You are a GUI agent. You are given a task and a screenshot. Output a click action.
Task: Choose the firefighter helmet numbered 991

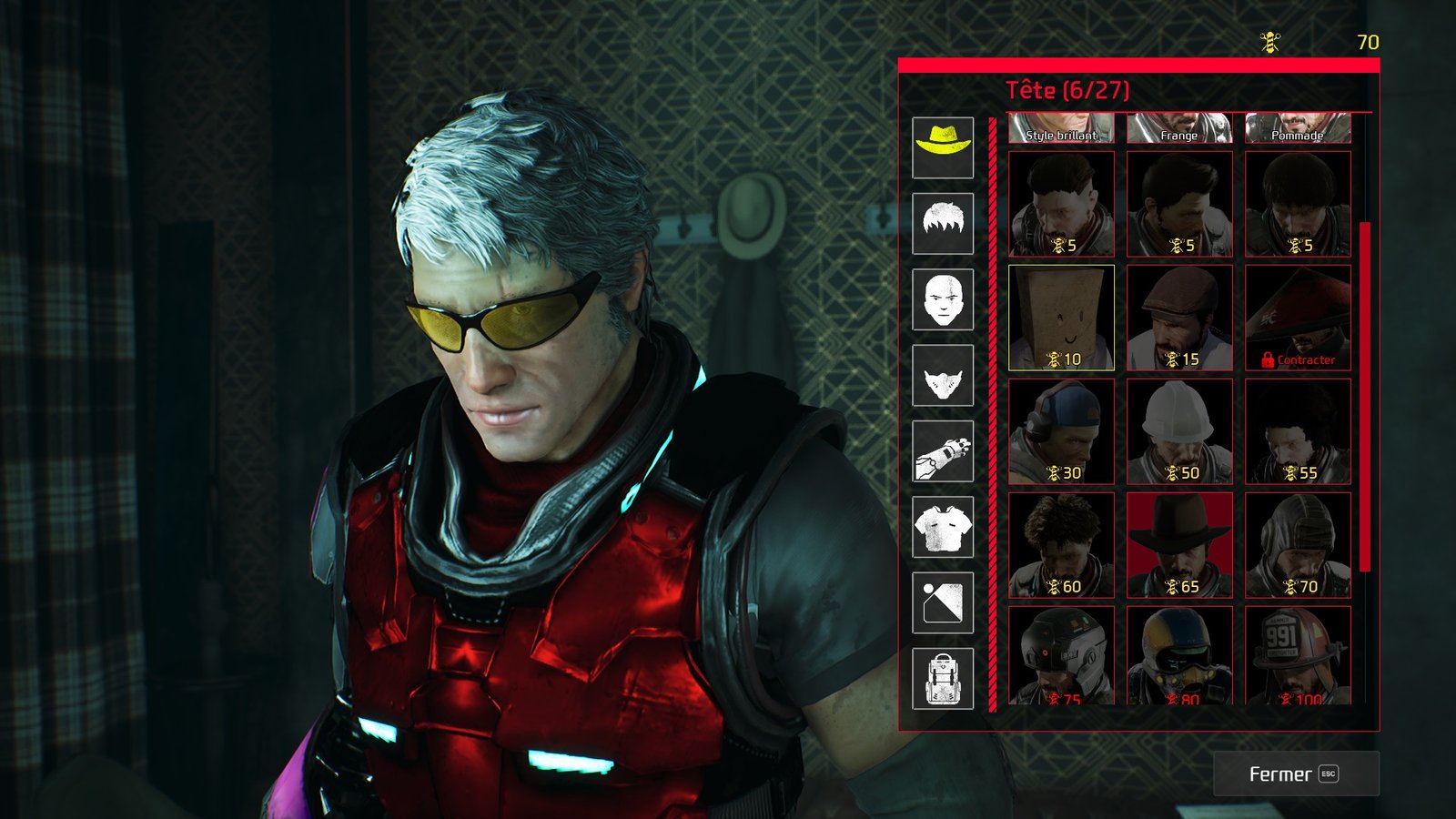[1298, 655]
